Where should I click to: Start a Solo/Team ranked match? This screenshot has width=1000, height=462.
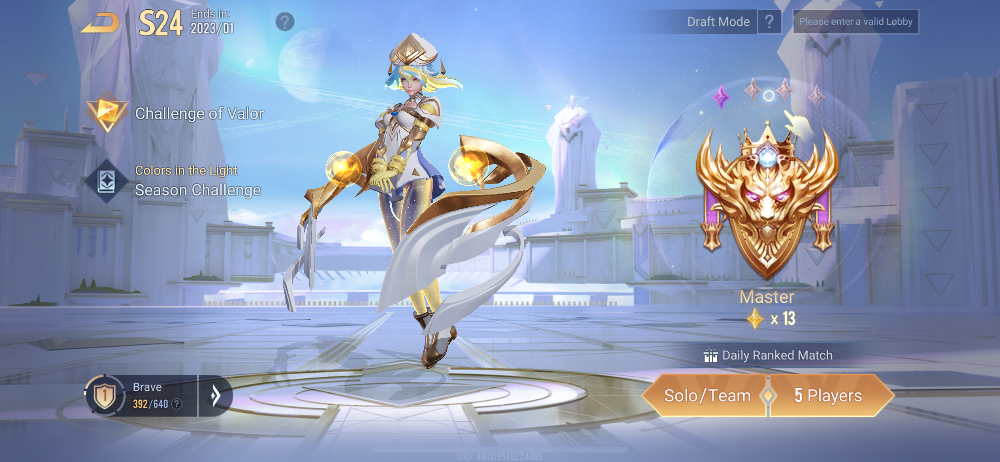click(707, 396)
